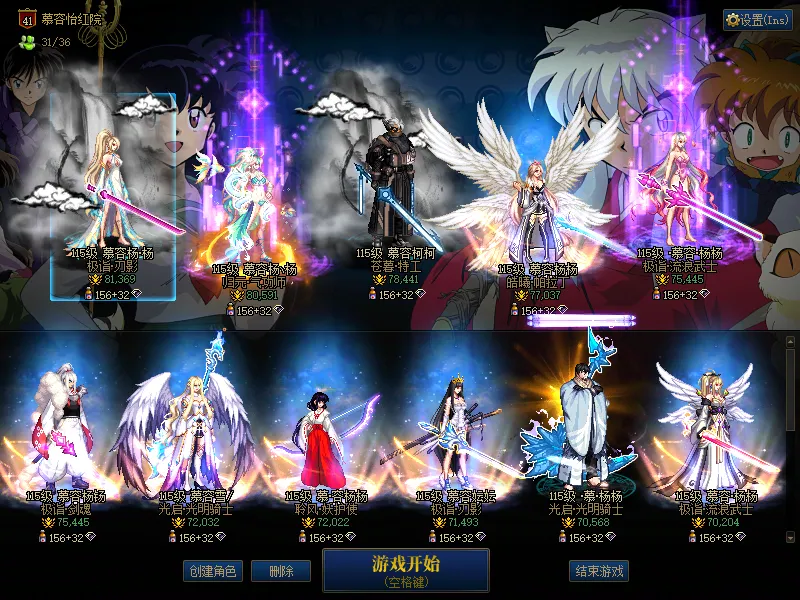
Task: Exit with the 结束游戏 button
Action: coord(599,571)
